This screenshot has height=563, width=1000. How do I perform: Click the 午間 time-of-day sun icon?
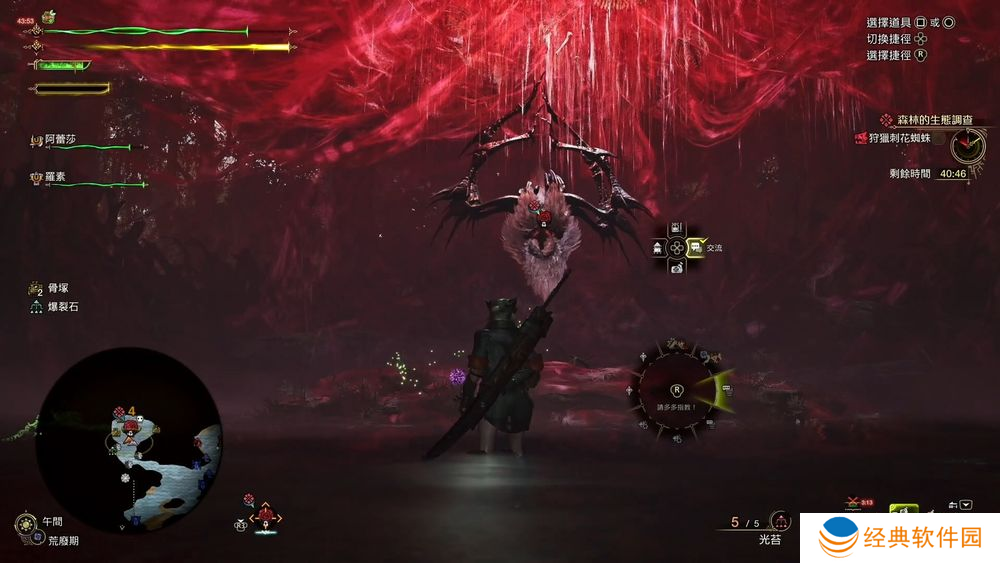click(25, 522)
